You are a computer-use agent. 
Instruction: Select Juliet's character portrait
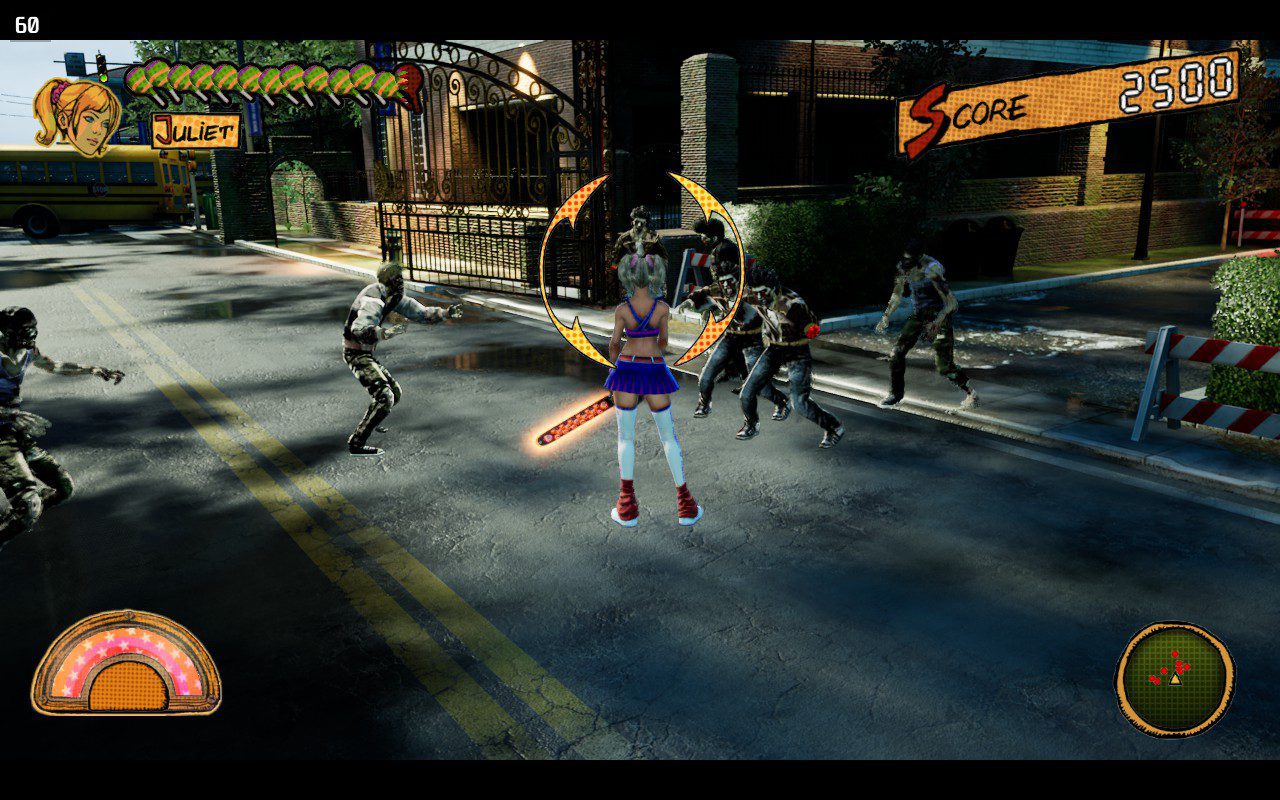pyautogui.click(x=78, y=115)
